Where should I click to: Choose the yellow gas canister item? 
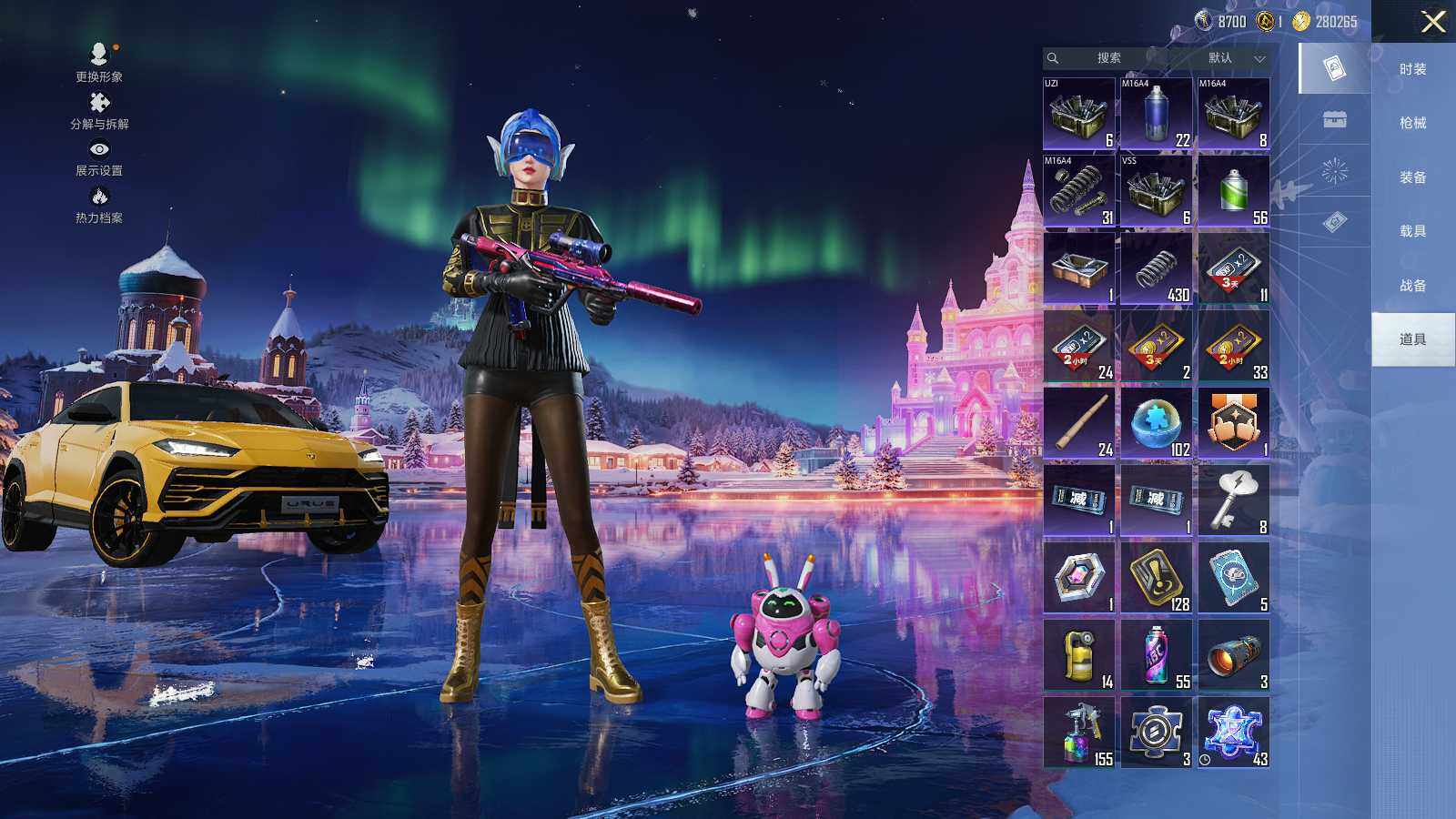1079,655
